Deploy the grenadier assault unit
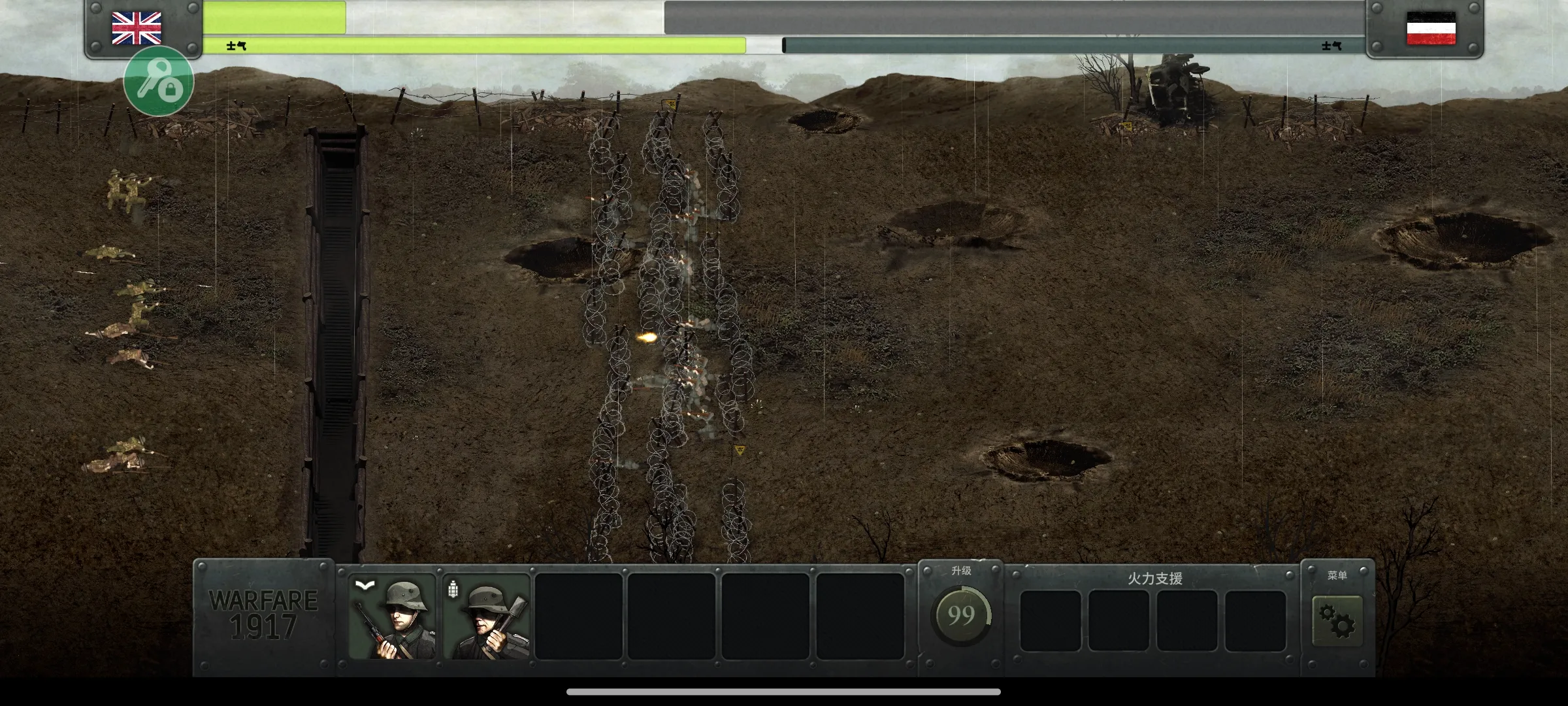This screenshot has height=706, width=1568. (486, 616)
